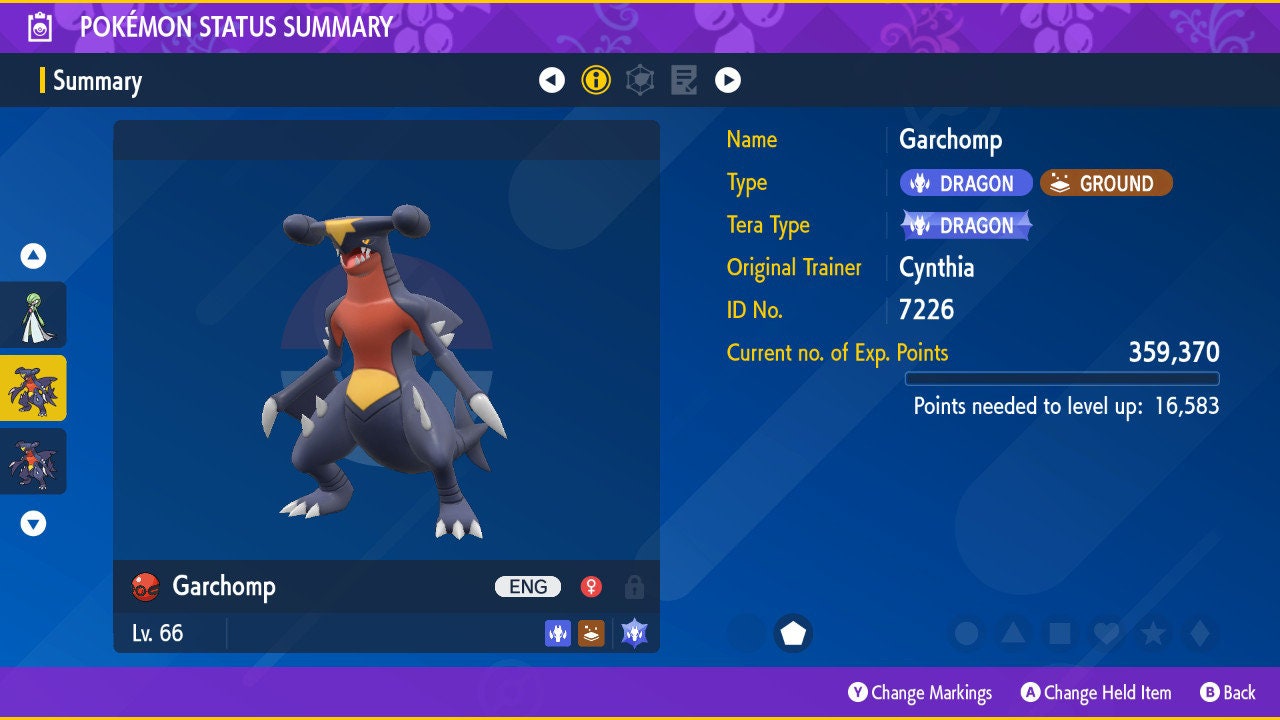Image resolution: width=1280 pixels, height=720 pixels.
Task: Go to the next summary page arrow
Action: point(728,80)
